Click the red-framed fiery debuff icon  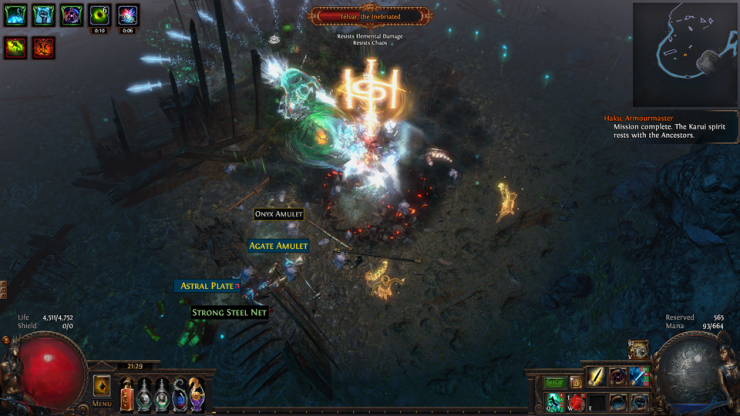click(43, 47)
